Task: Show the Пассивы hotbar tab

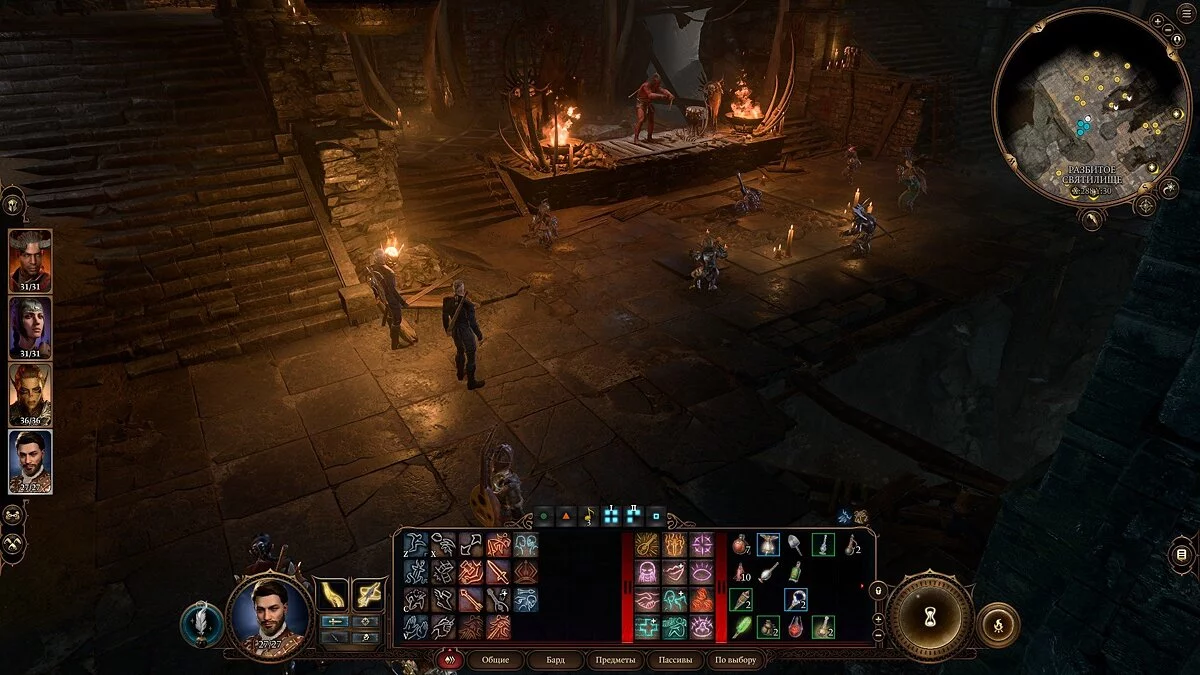Action: pyautogui.click(x=673, y=660)
